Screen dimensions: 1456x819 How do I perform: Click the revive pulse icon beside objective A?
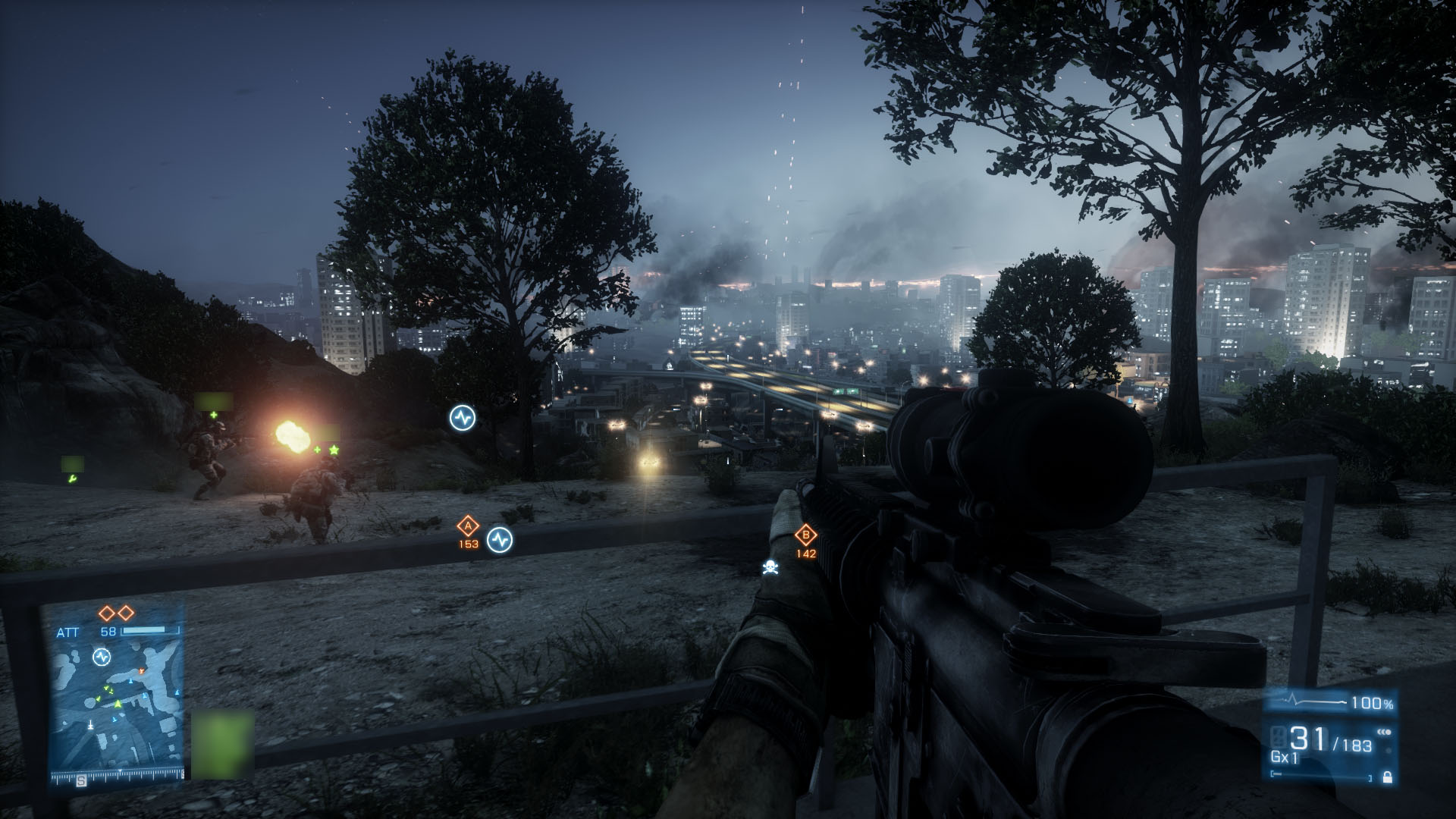(x=500, y=540)
